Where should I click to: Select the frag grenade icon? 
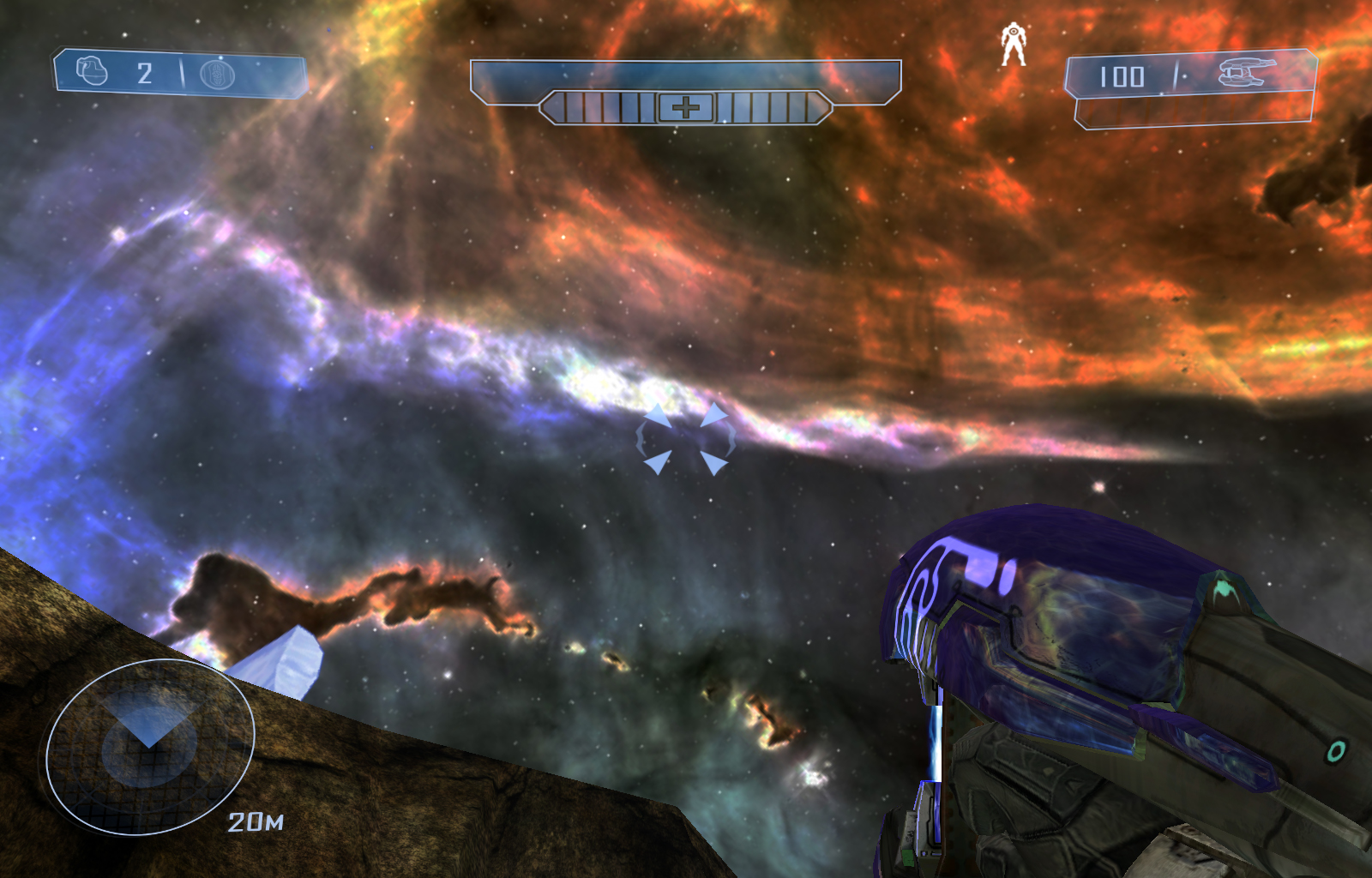coord(92,71)
